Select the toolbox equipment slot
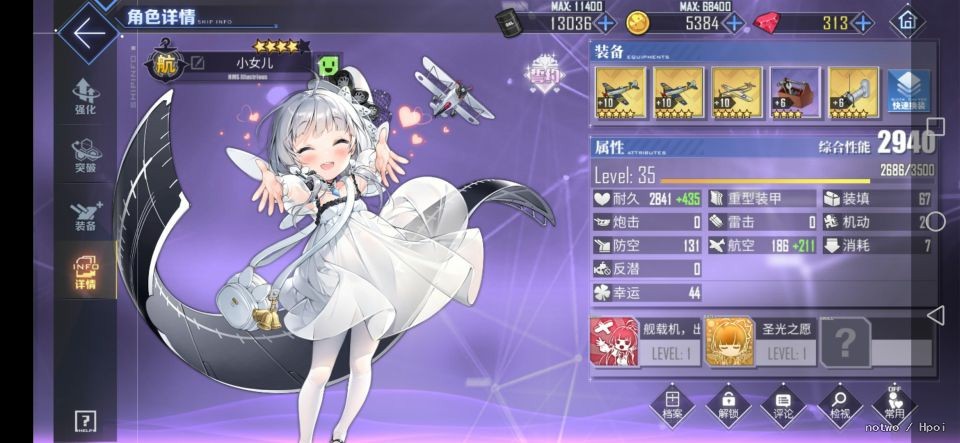The image size is (960, 443). [x=795, y=92]
